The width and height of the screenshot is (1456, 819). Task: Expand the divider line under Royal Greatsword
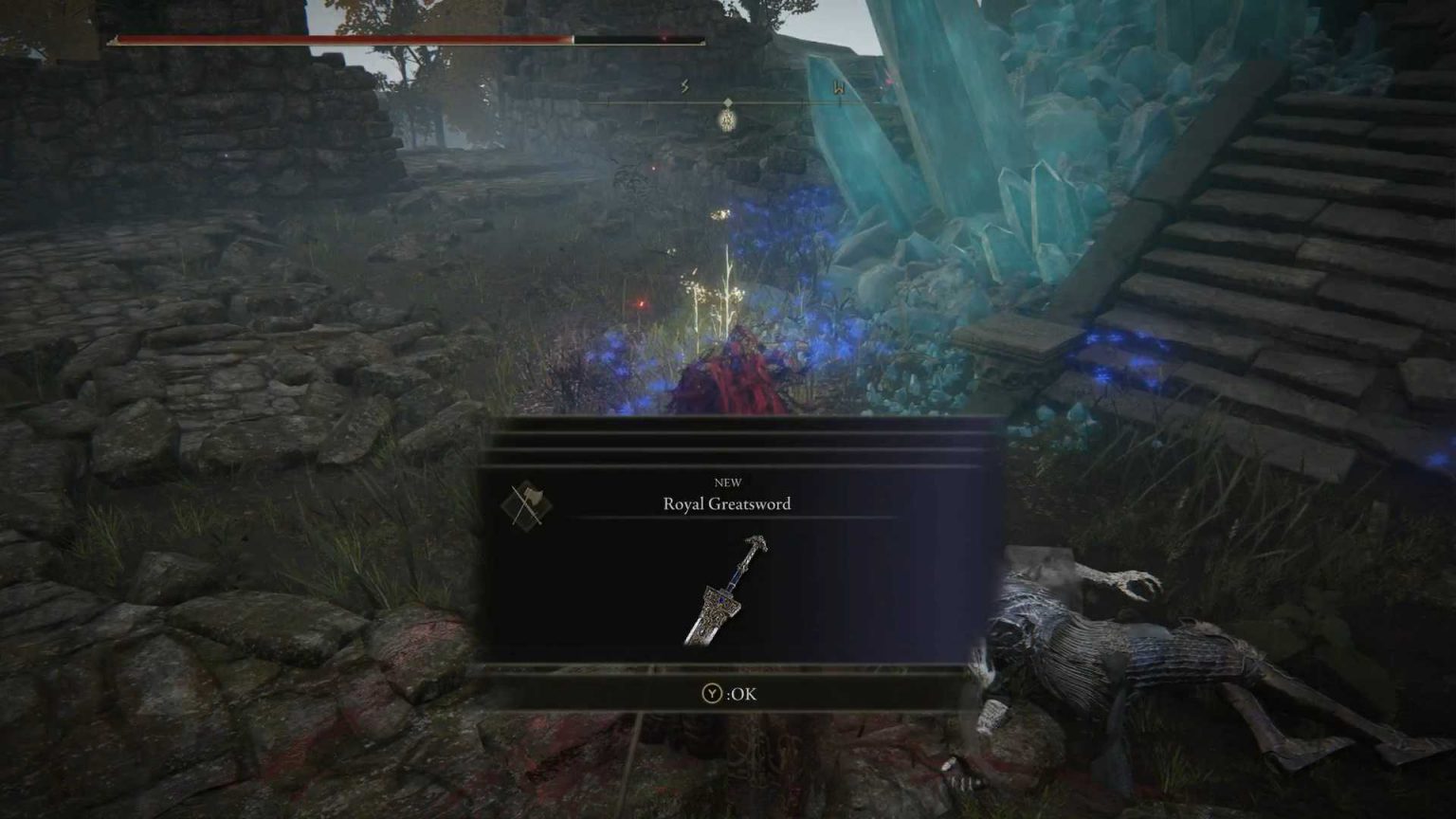(x=728, y=519)
